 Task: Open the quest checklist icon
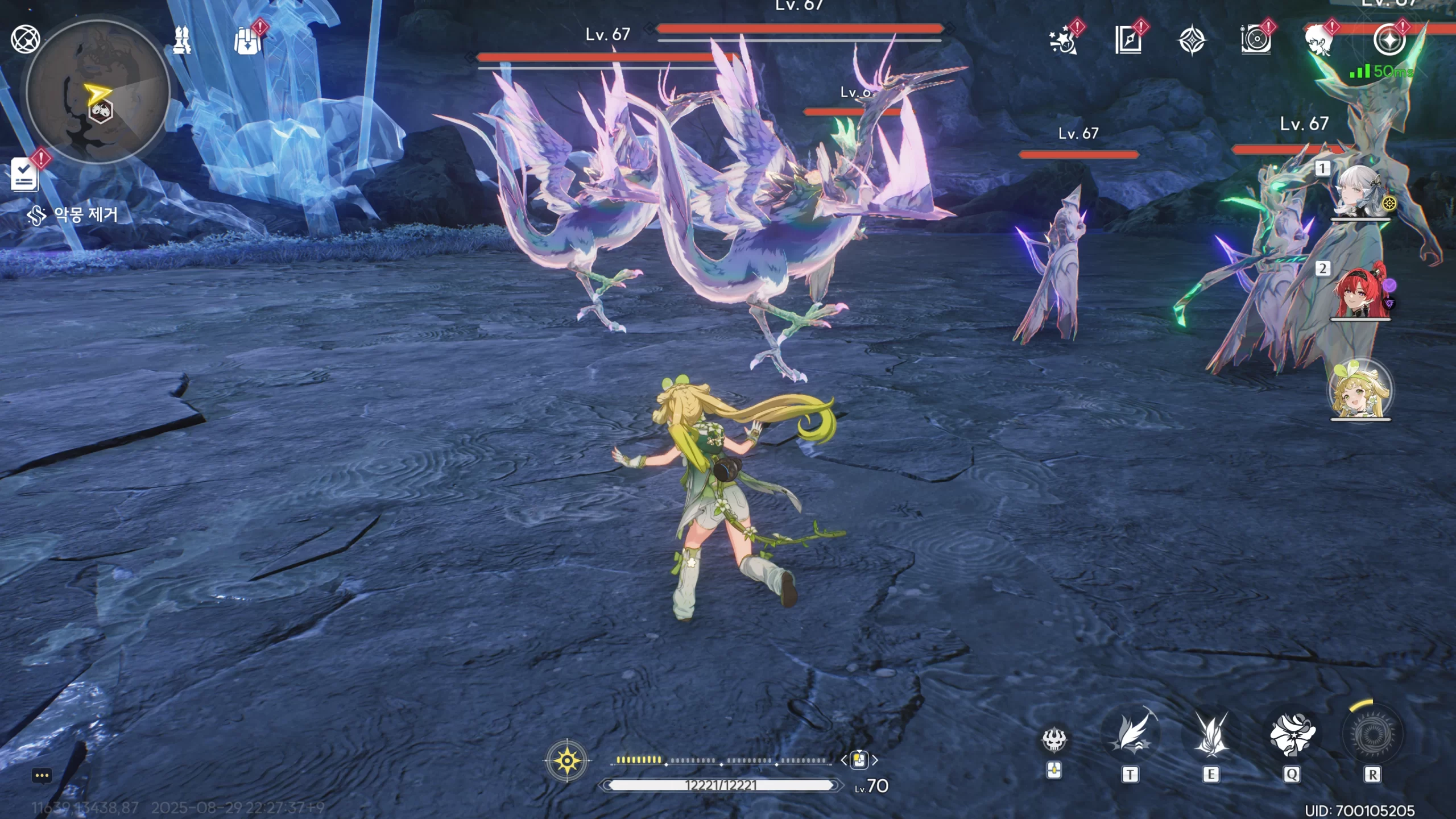click(24, 175)
